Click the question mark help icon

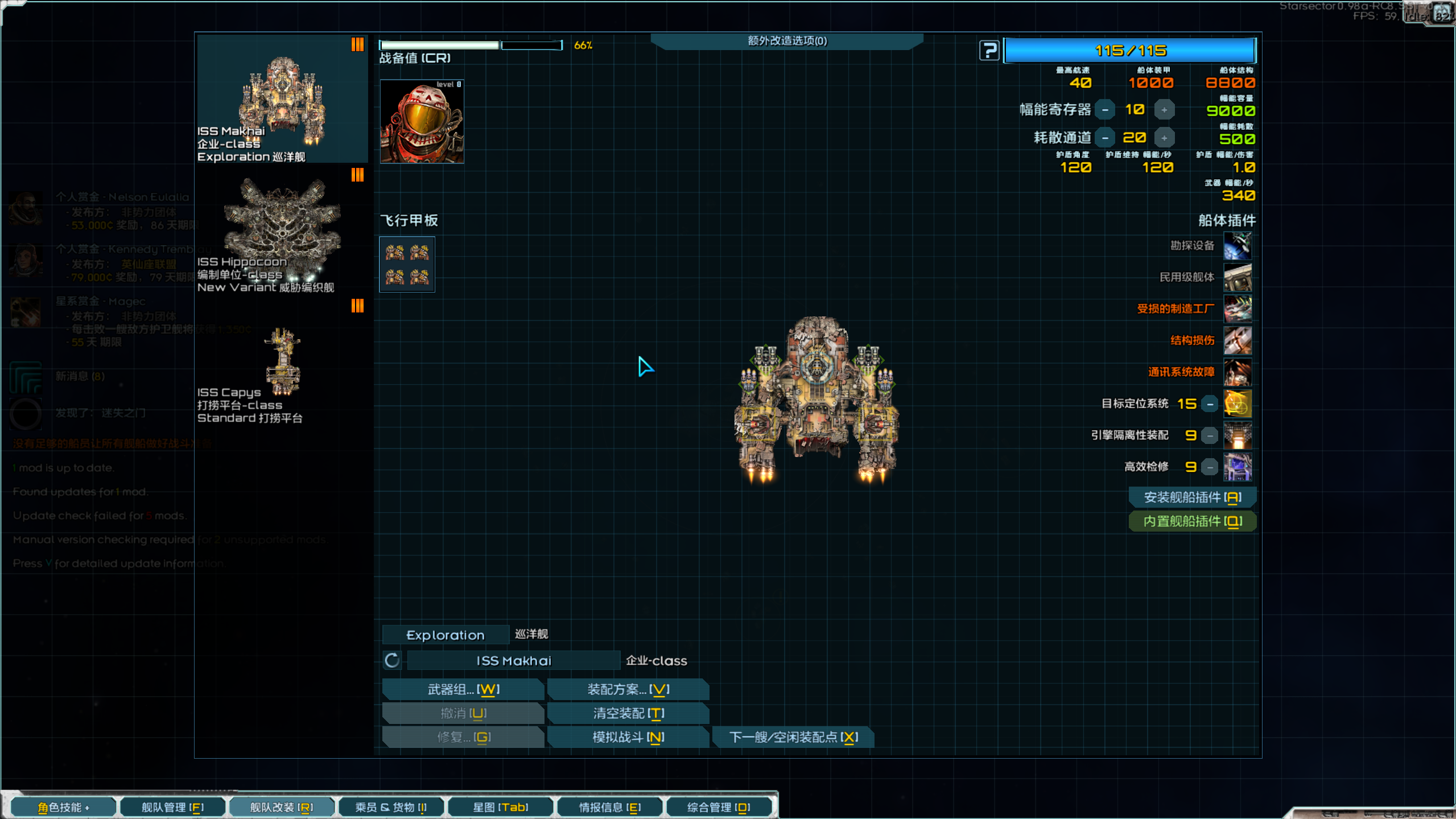(989, 51)
